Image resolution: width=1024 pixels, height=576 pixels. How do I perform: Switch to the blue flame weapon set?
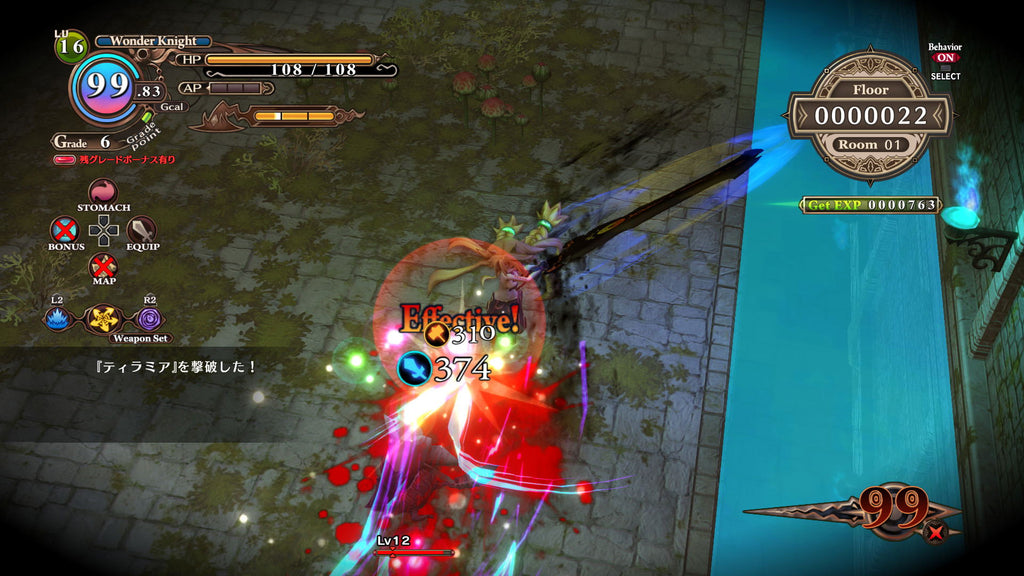coord(57,318)
